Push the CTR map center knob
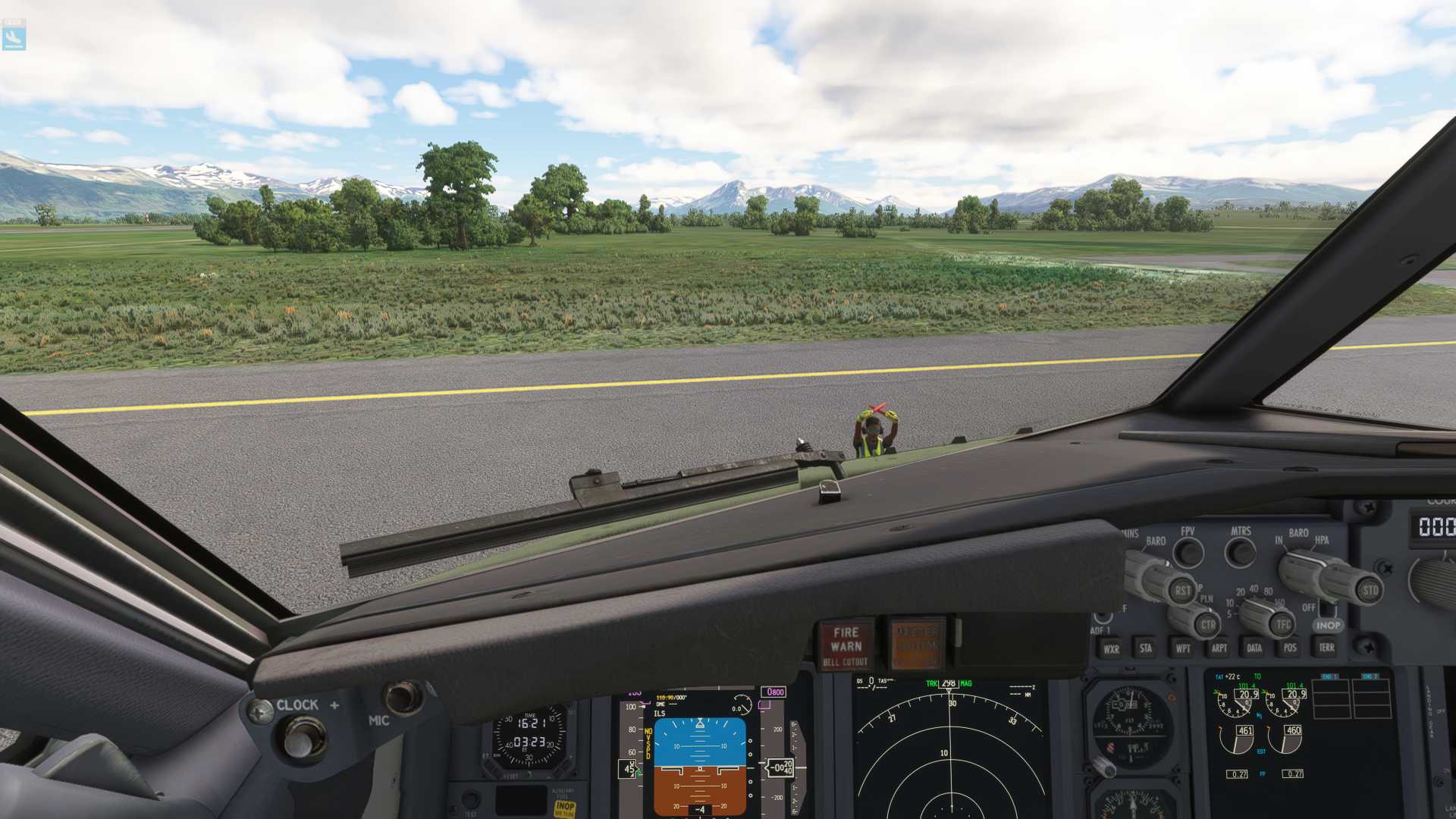This screenshot has width=1456, height=819. [x=1207, y=626]
